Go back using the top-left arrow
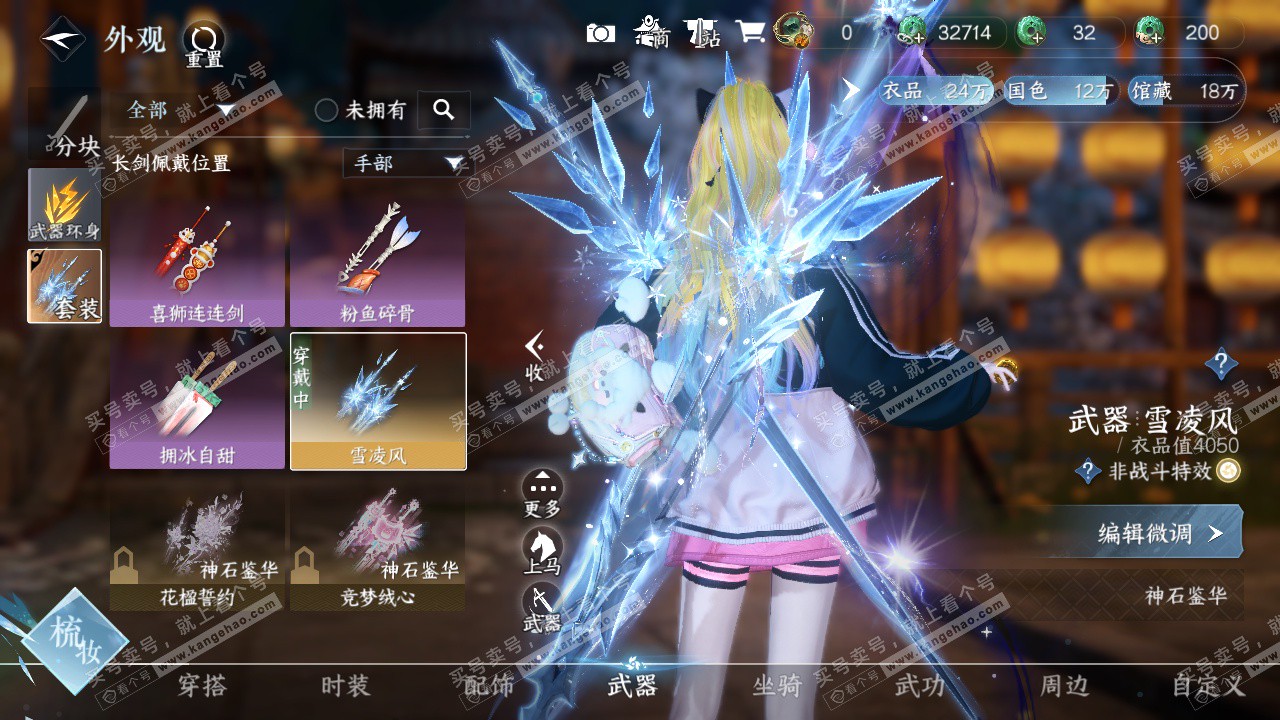Screen dimensions: 1280x720 [62, 40]
